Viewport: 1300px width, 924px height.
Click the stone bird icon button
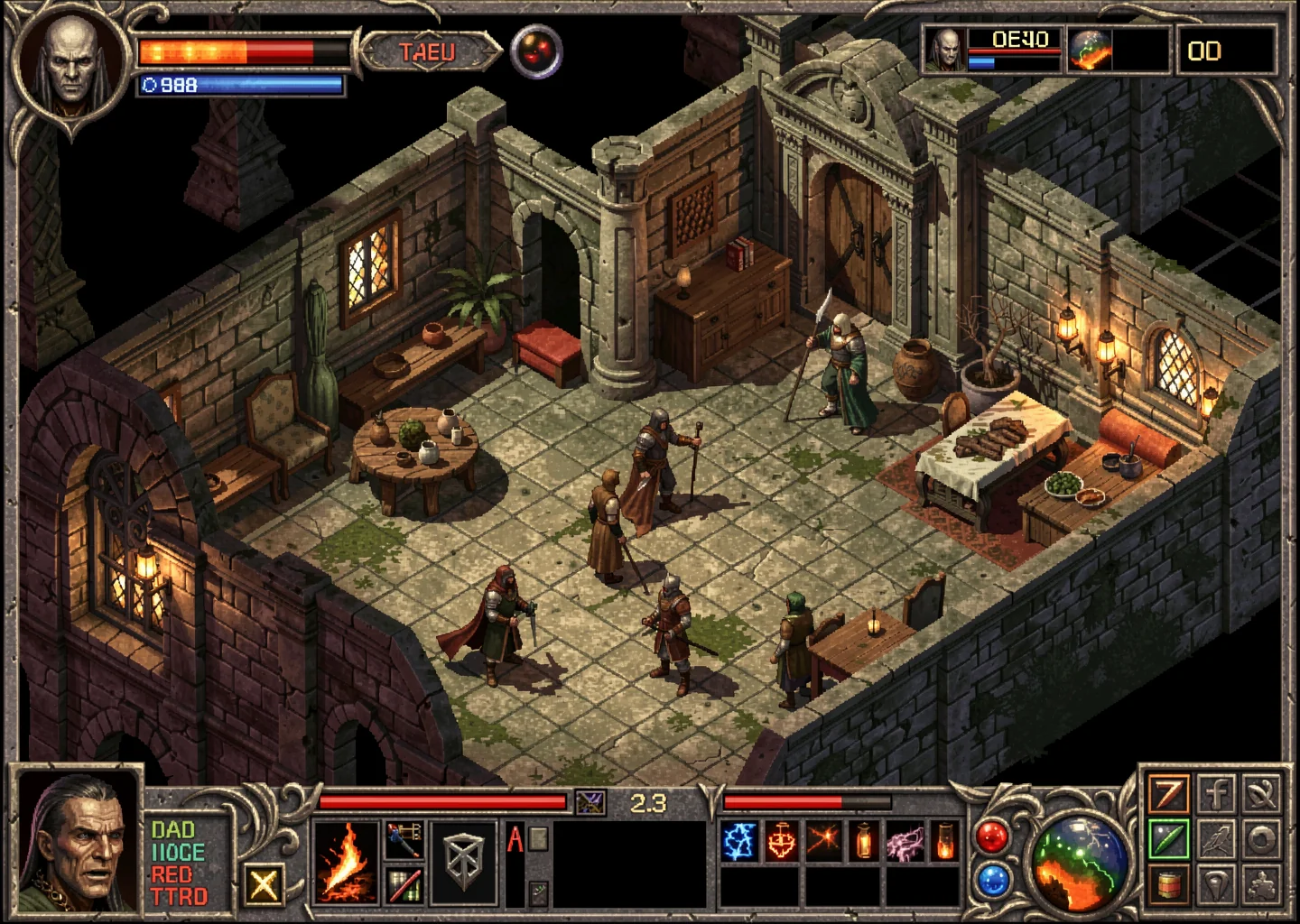tap(1216, 839)
